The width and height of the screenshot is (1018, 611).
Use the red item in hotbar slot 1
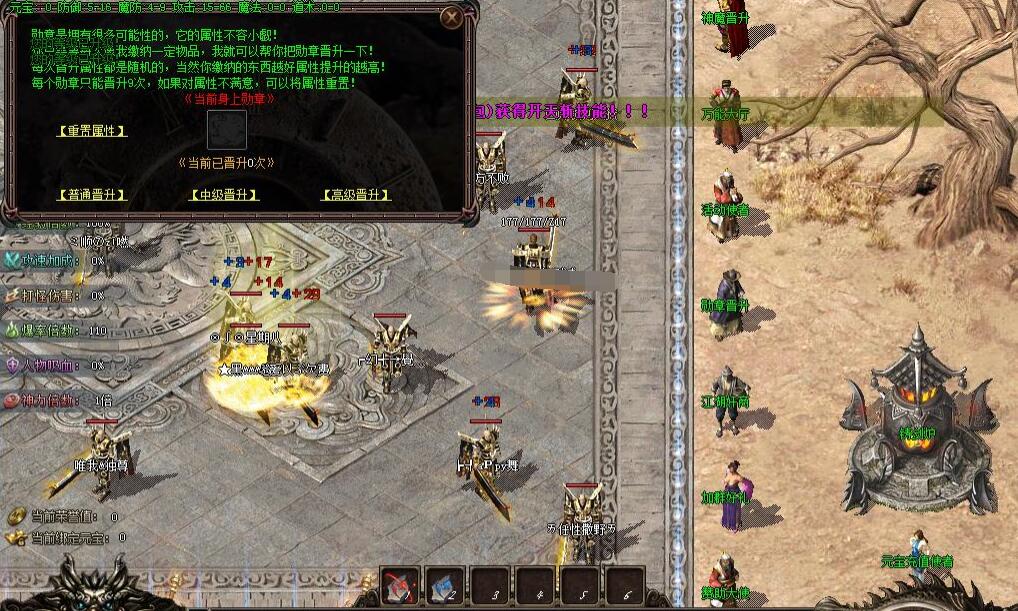click(401, 587)
